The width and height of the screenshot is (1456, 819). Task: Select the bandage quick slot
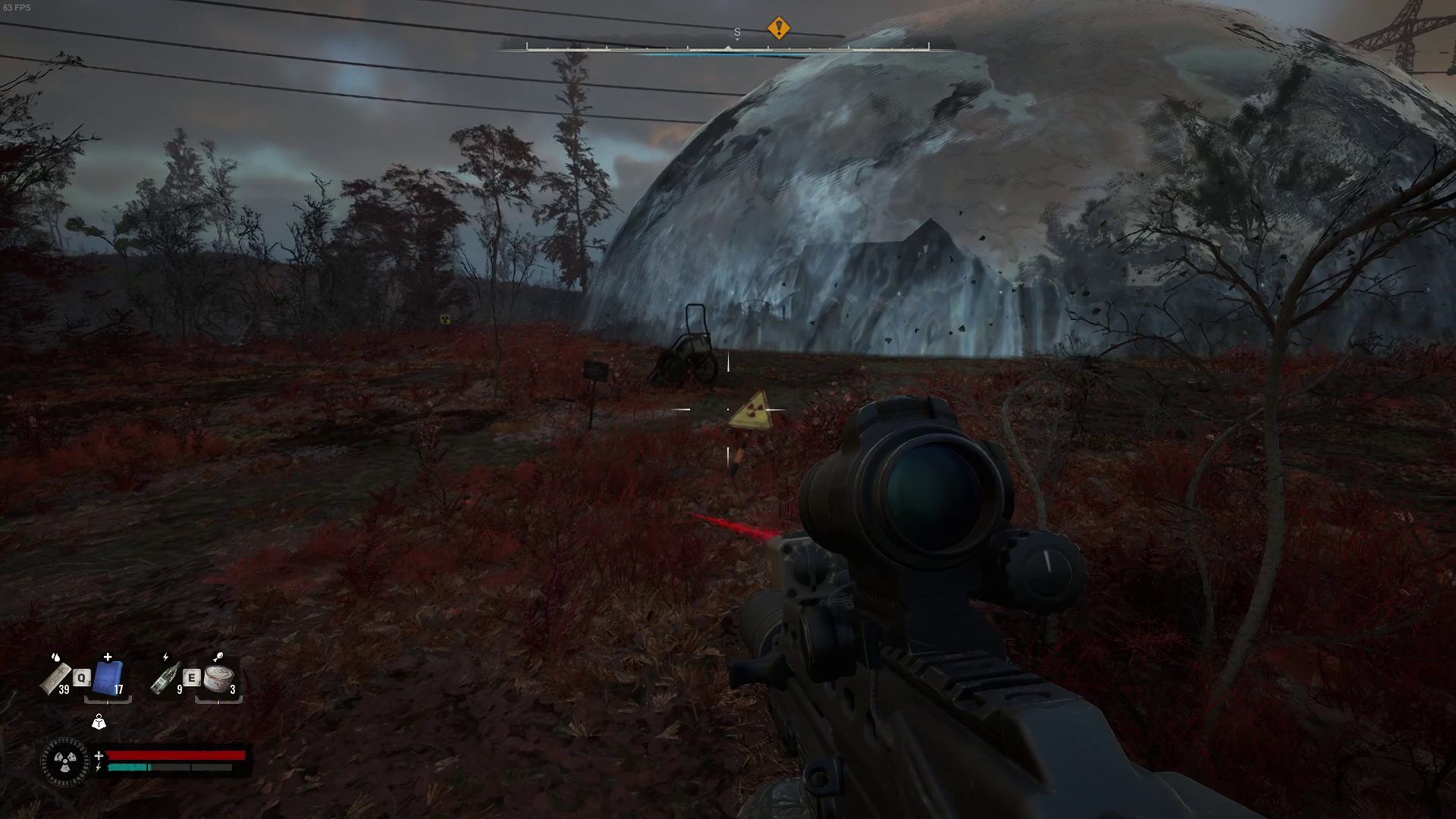click(56, 677)
